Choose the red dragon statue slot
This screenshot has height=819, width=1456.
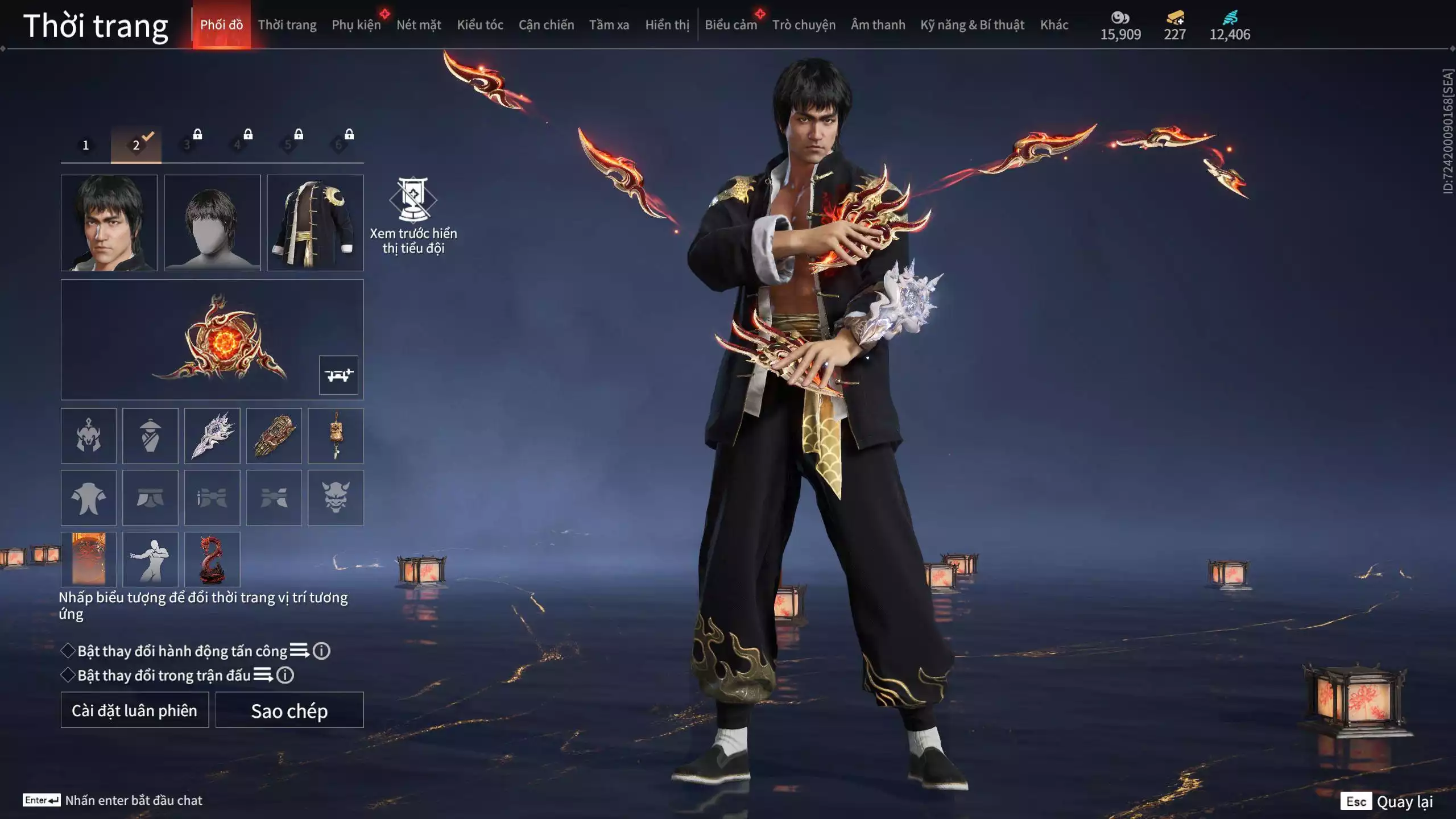pyautogui.click(x=212, y=559)
